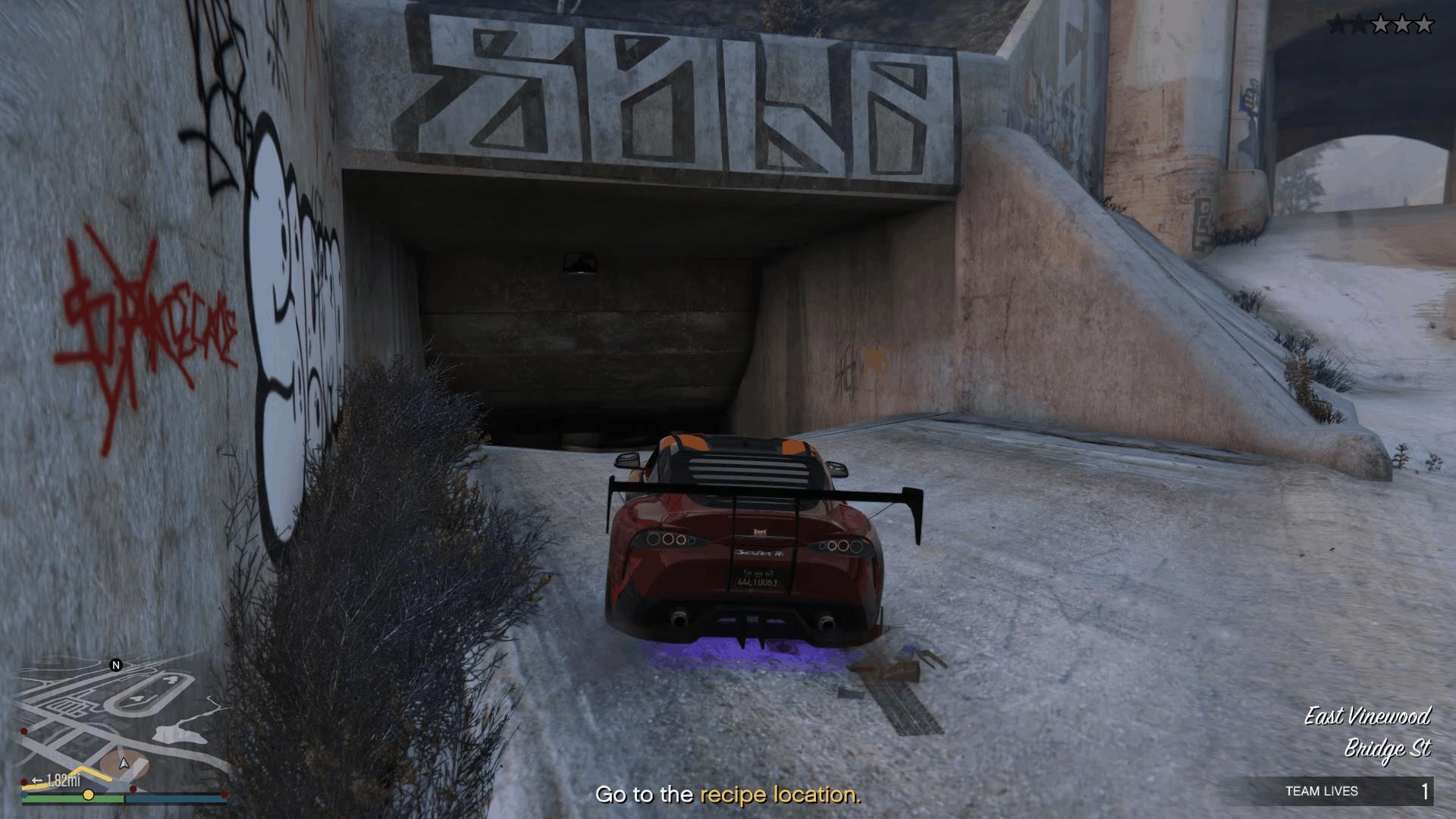This screenshot has width=1456, height=819.
Task: Click the red blip at the minimap's right edge
Action: (x=224, y=792)
